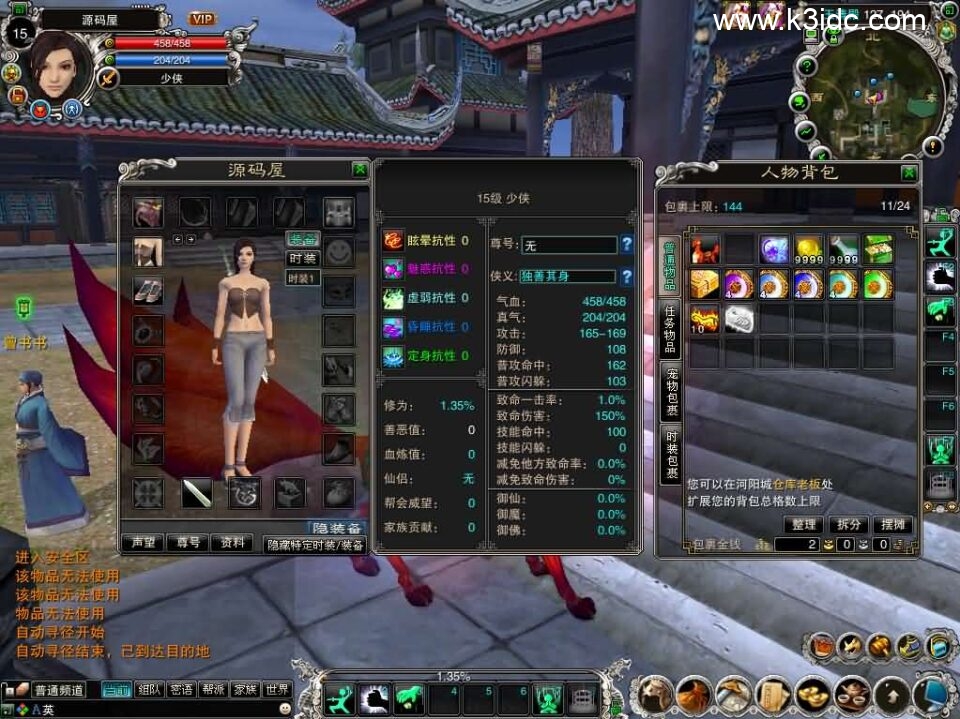The image size is (960, 719).
Task: Toggle 隐藏特定时装/装备 option
Action: 314,545
